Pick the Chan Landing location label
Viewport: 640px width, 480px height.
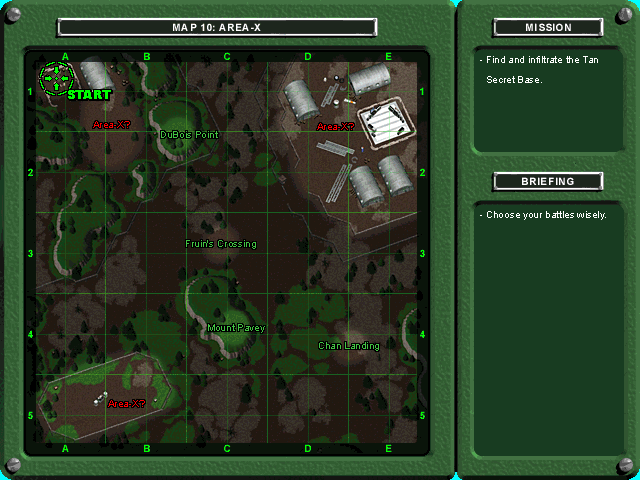[x=349, y=346]
